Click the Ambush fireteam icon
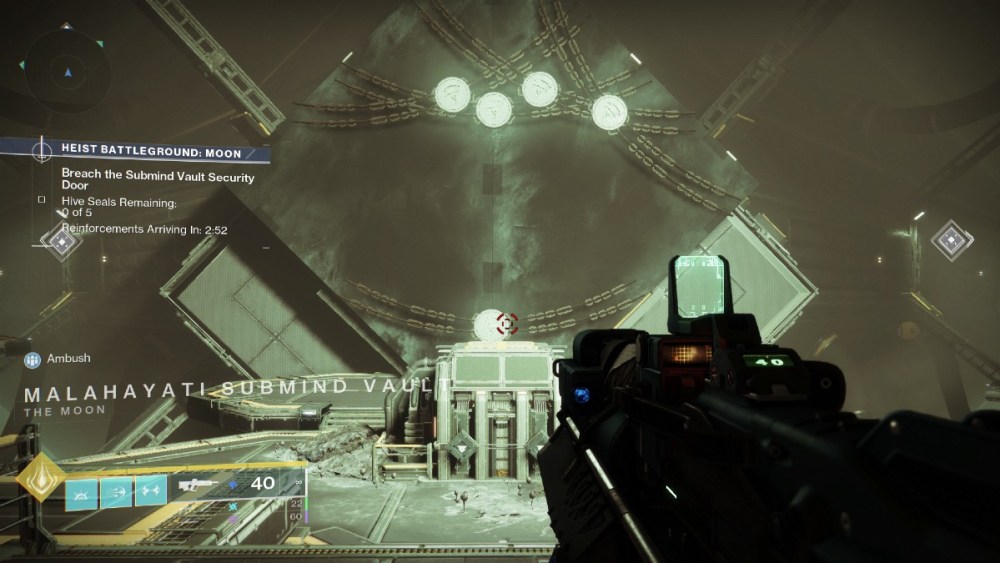The width and height of the screenshot is (1000, 563). tap(33, 359)
